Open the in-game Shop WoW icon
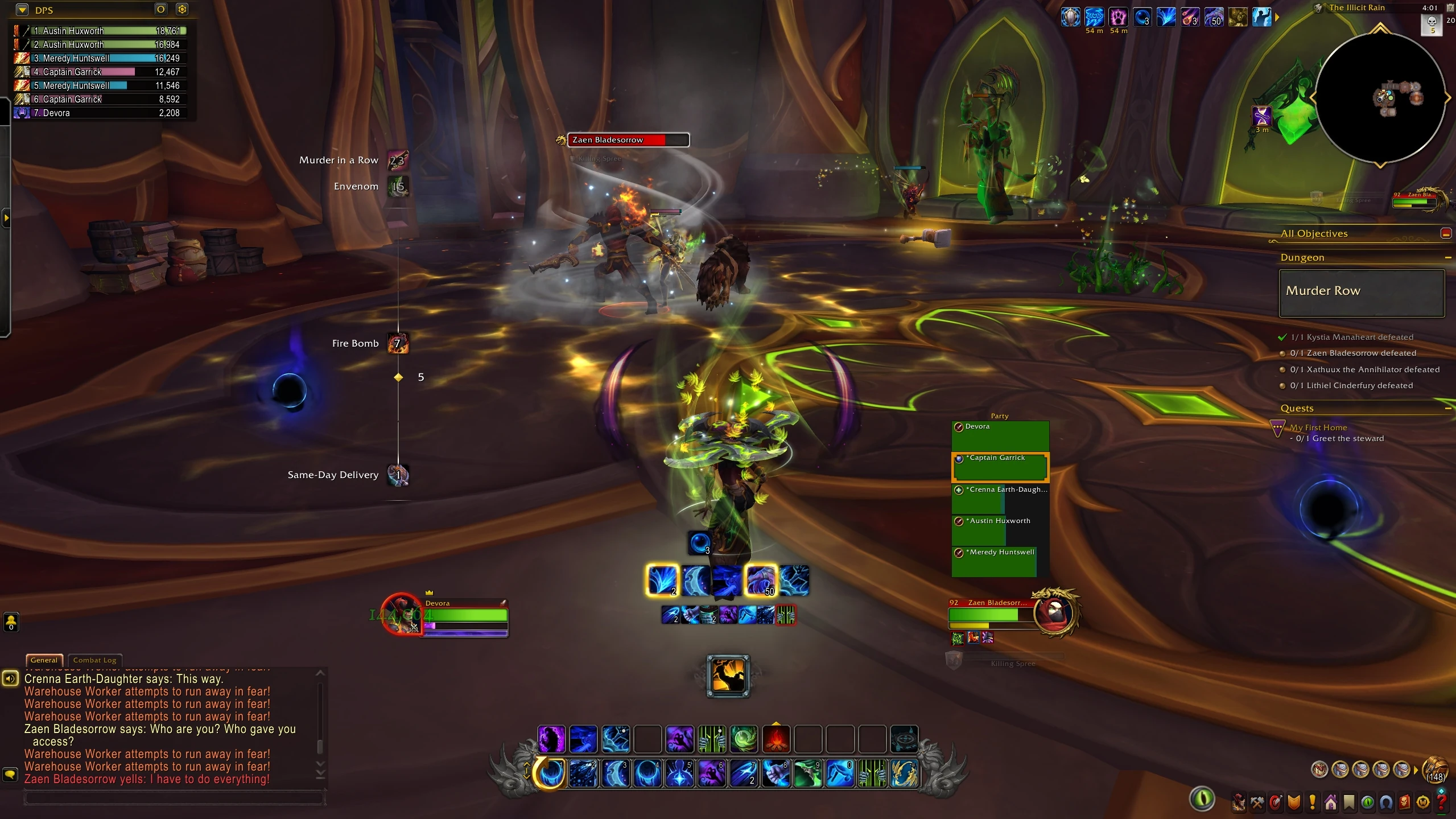This screenshot has width=1456, height=819. (1424, 801)
